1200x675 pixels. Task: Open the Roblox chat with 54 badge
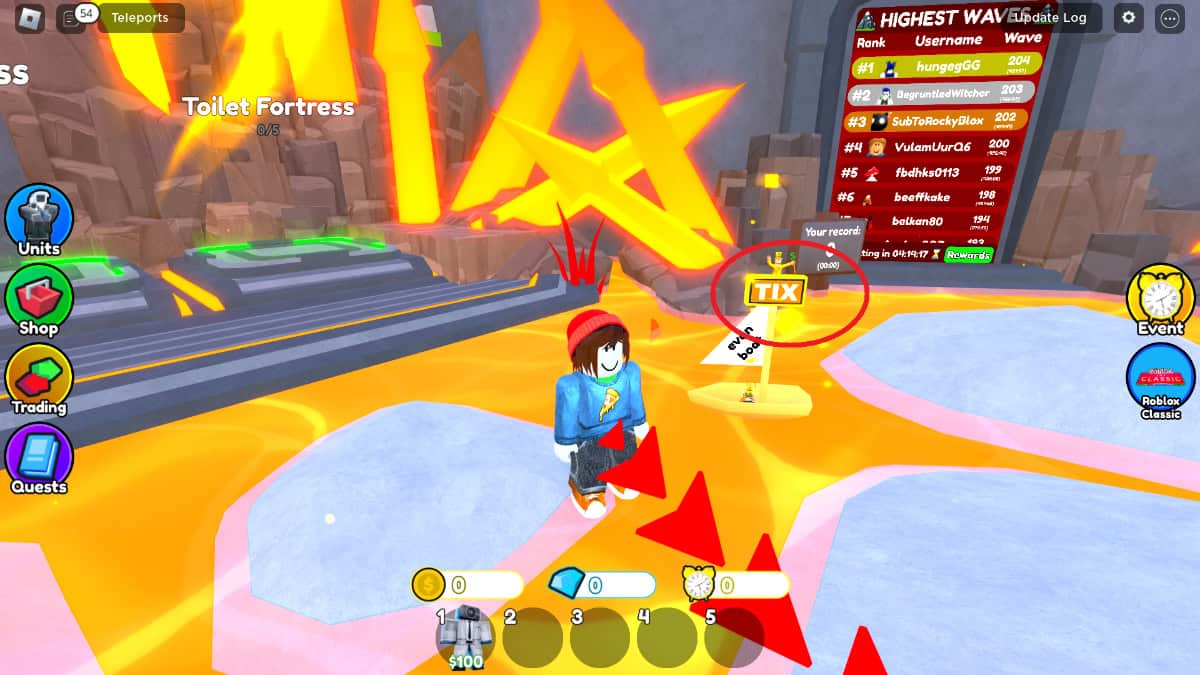[72, 17]
